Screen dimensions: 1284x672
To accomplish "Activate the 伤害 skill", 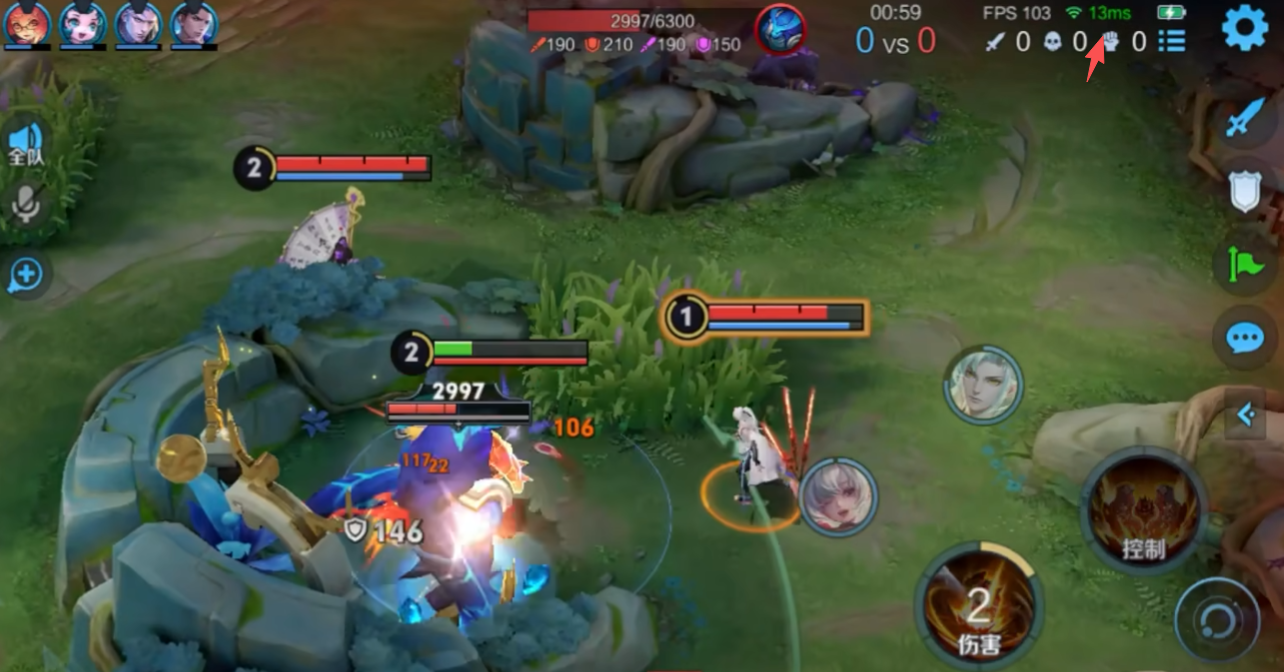I will 978,606.
